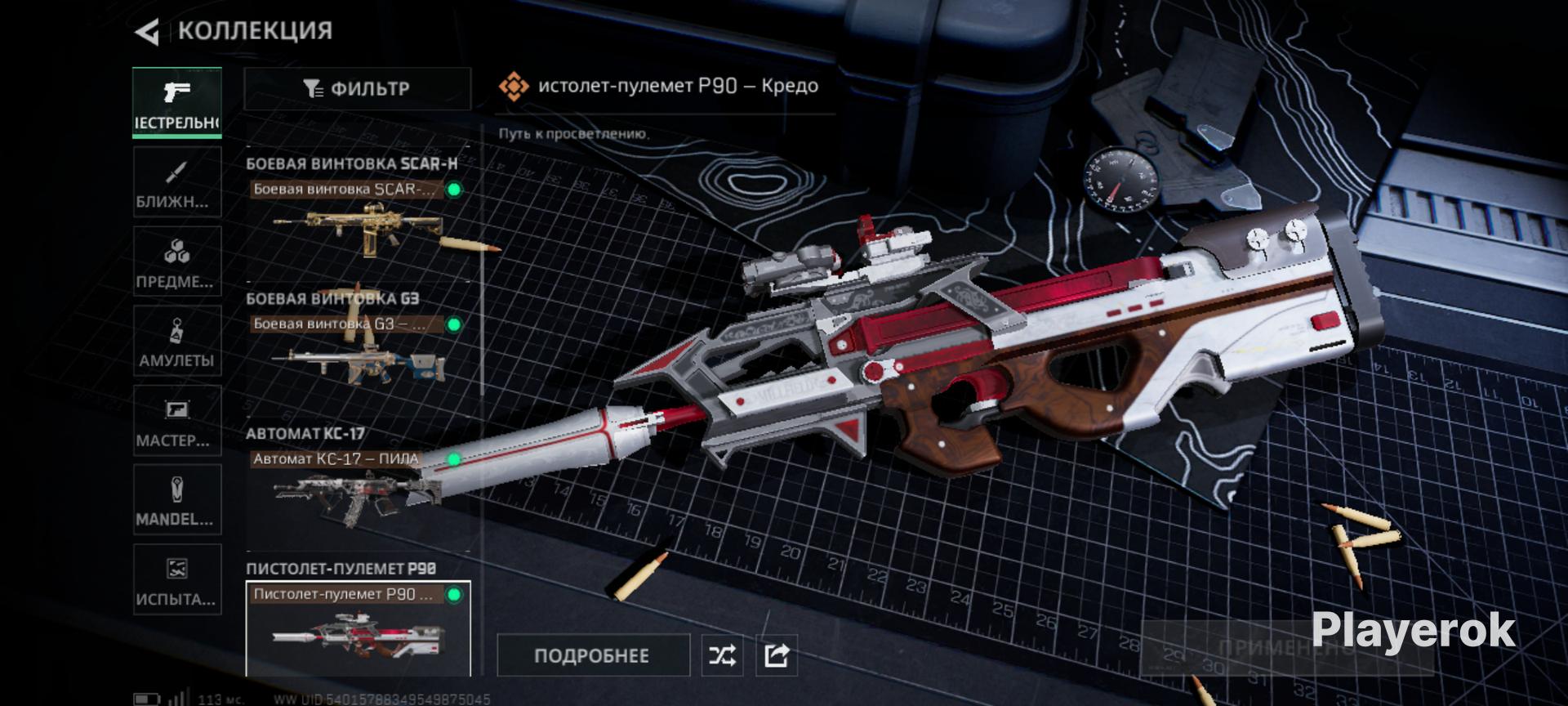Go back from the Коллекция screen
This screenshot has width=1568, height=706.
click(x=148, y=32)
